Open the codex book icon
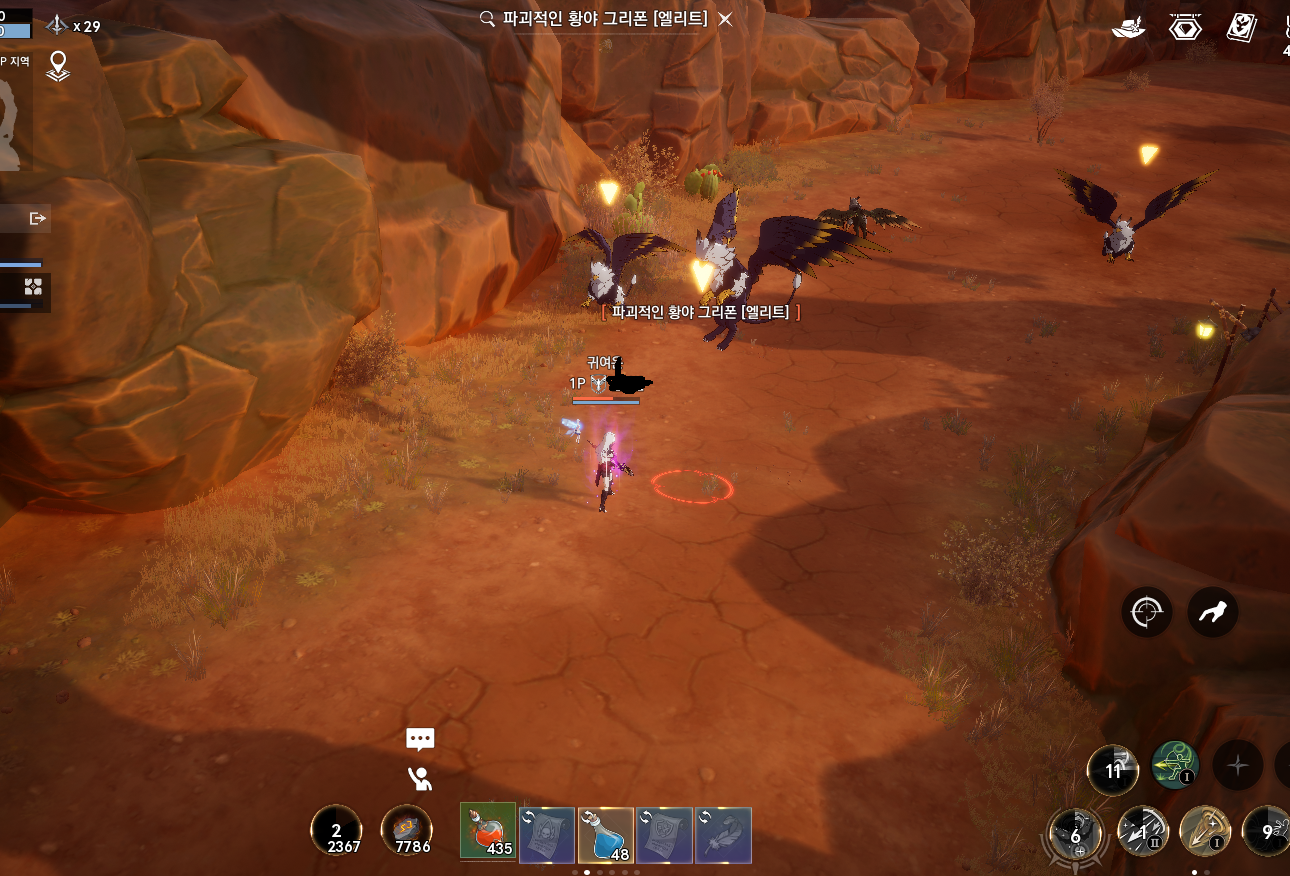This screenshot has width=1290, height=876. point(1242,27)
